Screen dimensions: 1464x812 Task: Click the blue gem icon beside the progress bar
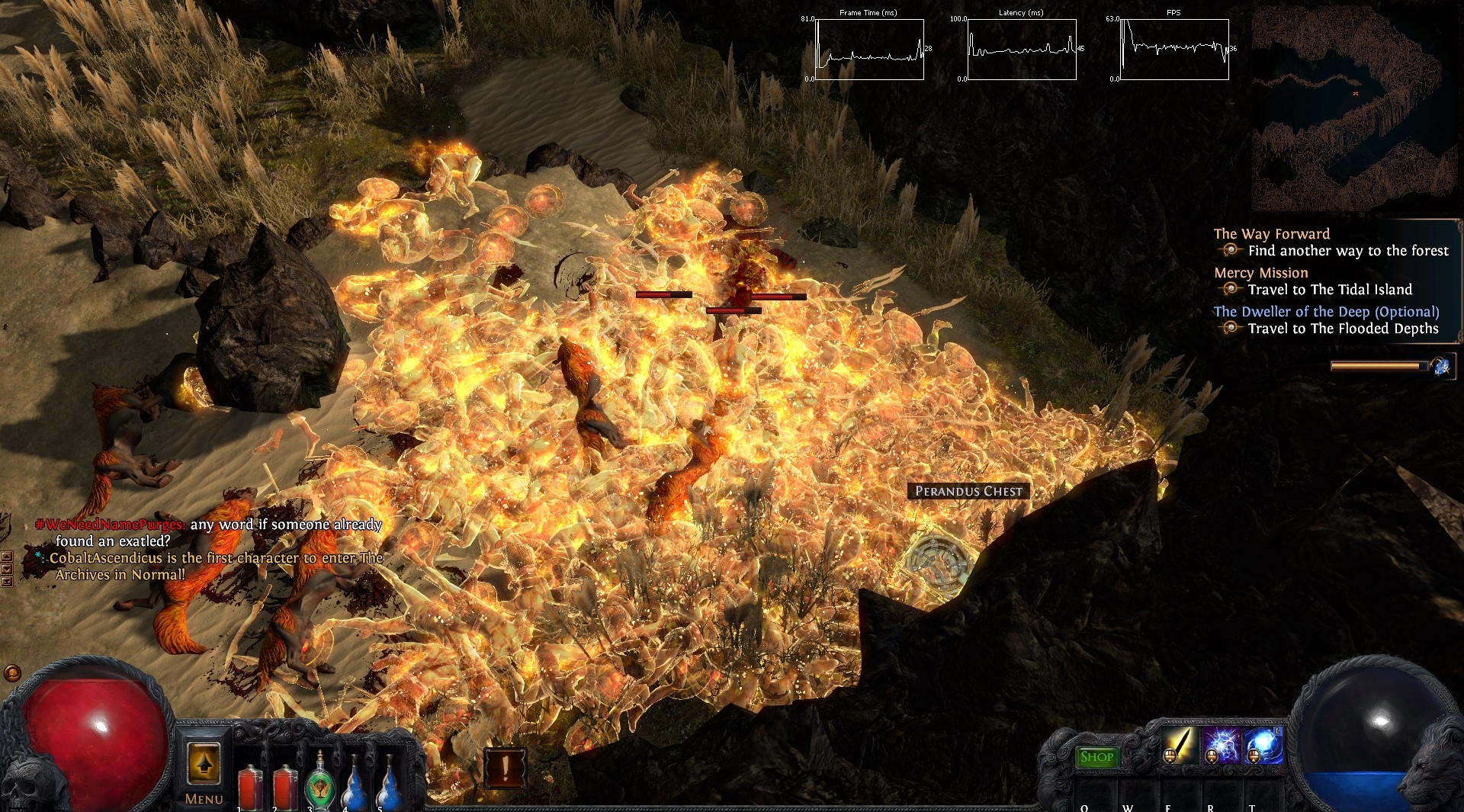point(1441,367)
